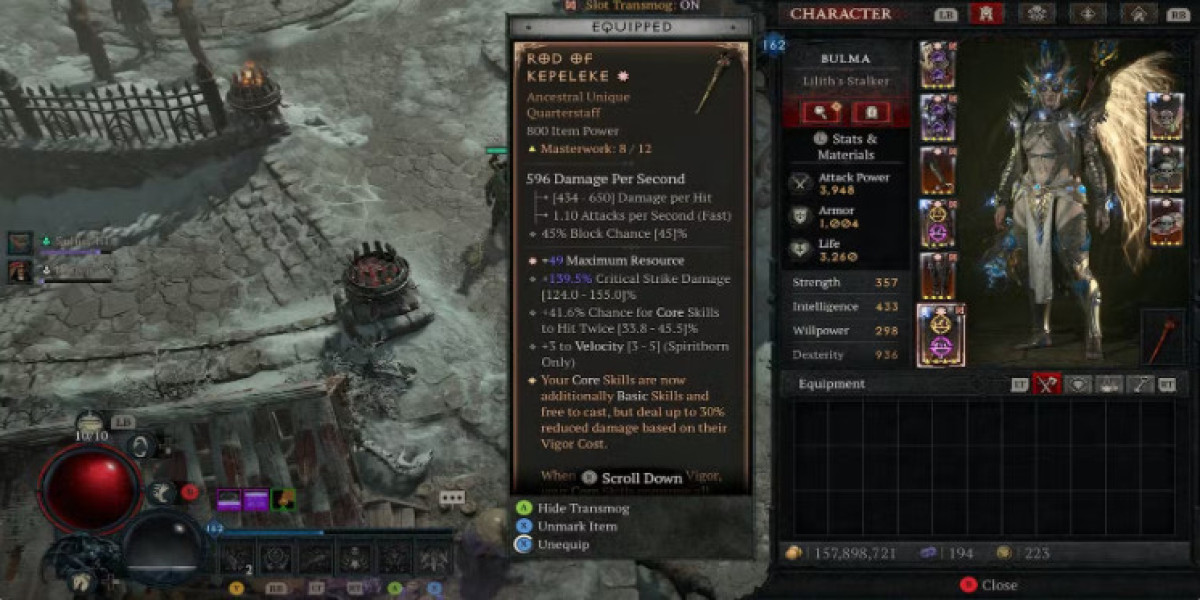
Task: Open the chat bubble with three dots
Action: click(x=451, y=497)
